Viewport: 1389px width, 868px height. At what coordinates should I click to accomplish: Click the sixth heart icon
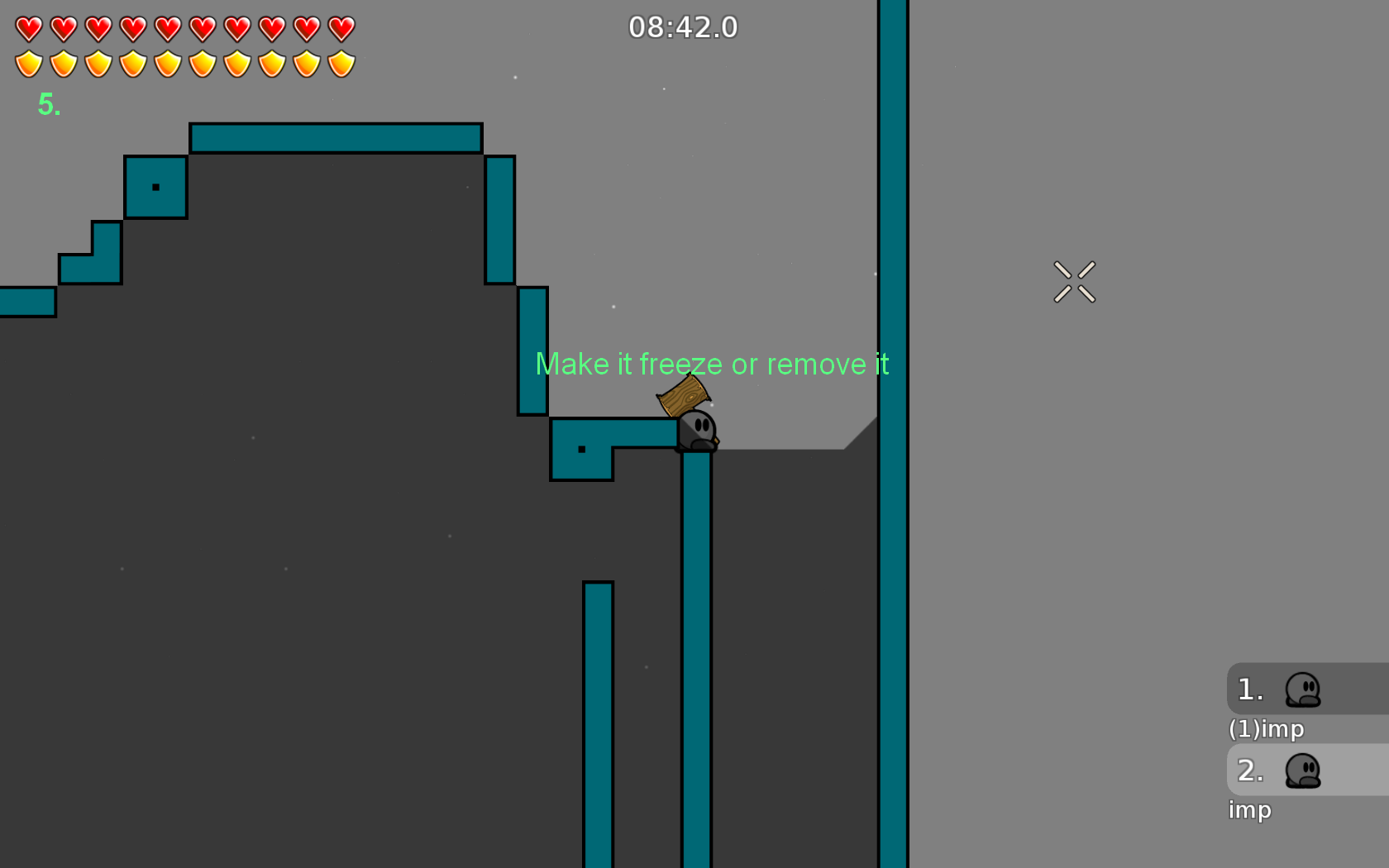tap(201, 27)
